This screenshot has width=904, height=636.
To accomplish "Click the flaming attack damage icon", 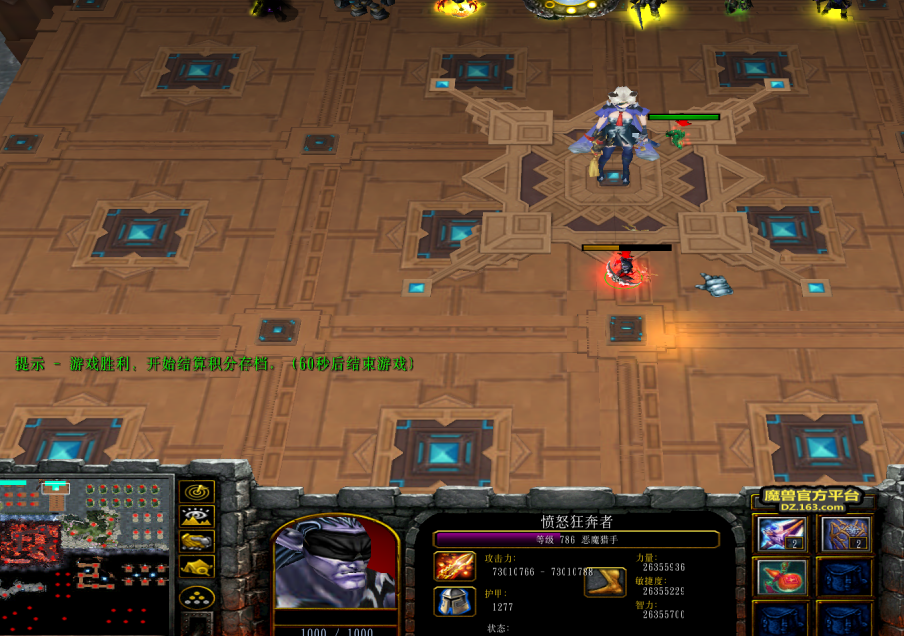I will 453,567.
